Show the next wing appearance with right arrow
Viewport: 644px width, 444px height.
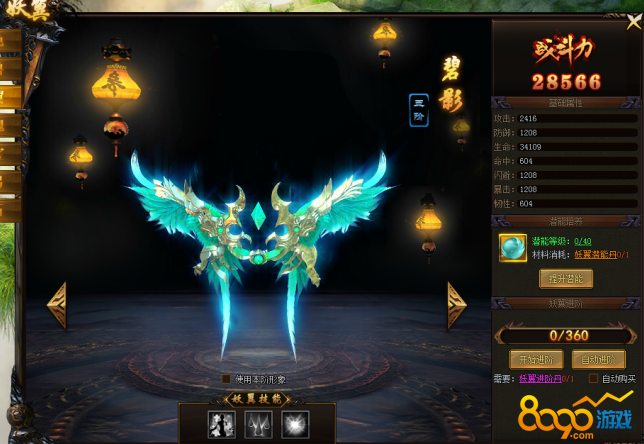click(456, 305)
